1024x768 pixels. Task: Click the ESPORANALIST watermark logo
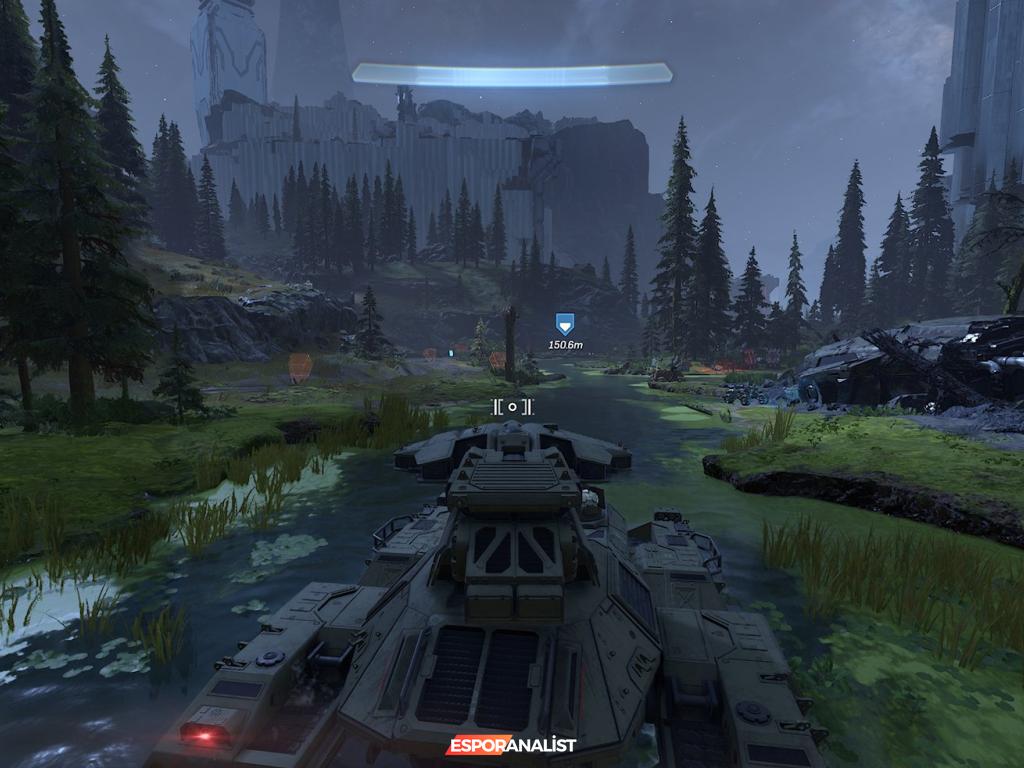(x=511, y=745)
